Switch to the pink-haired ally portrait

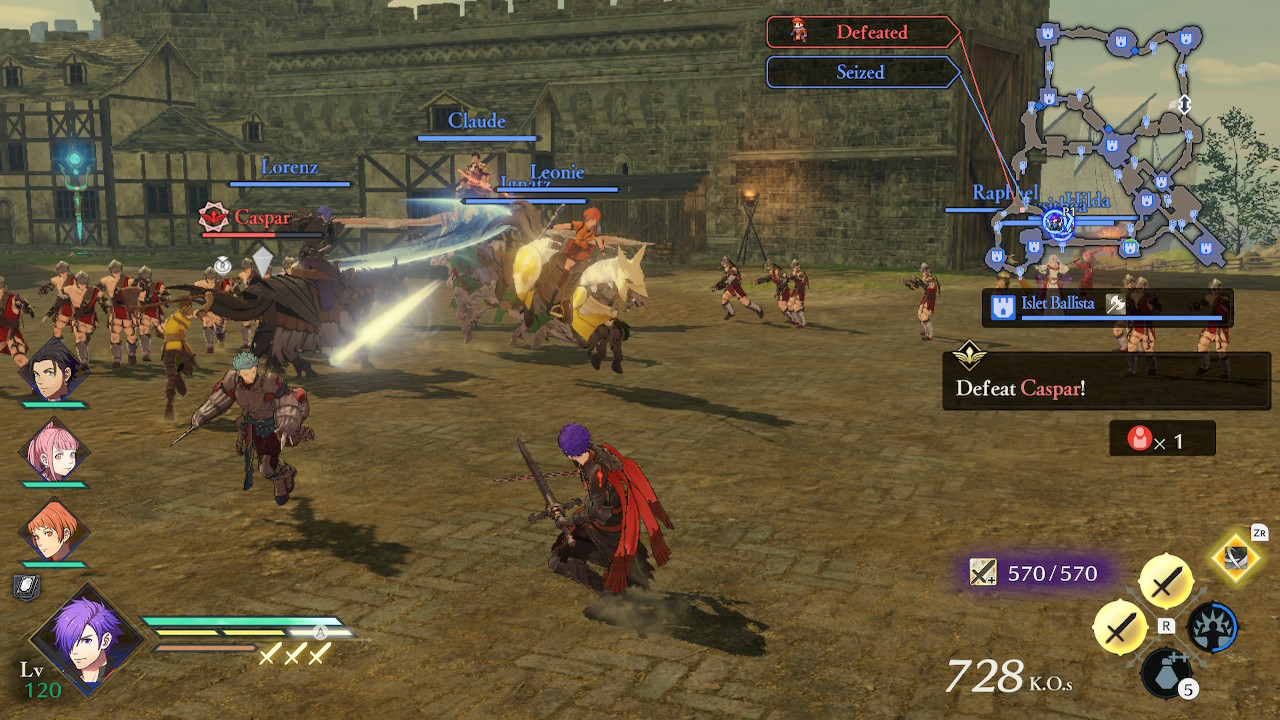pos(52,451)
